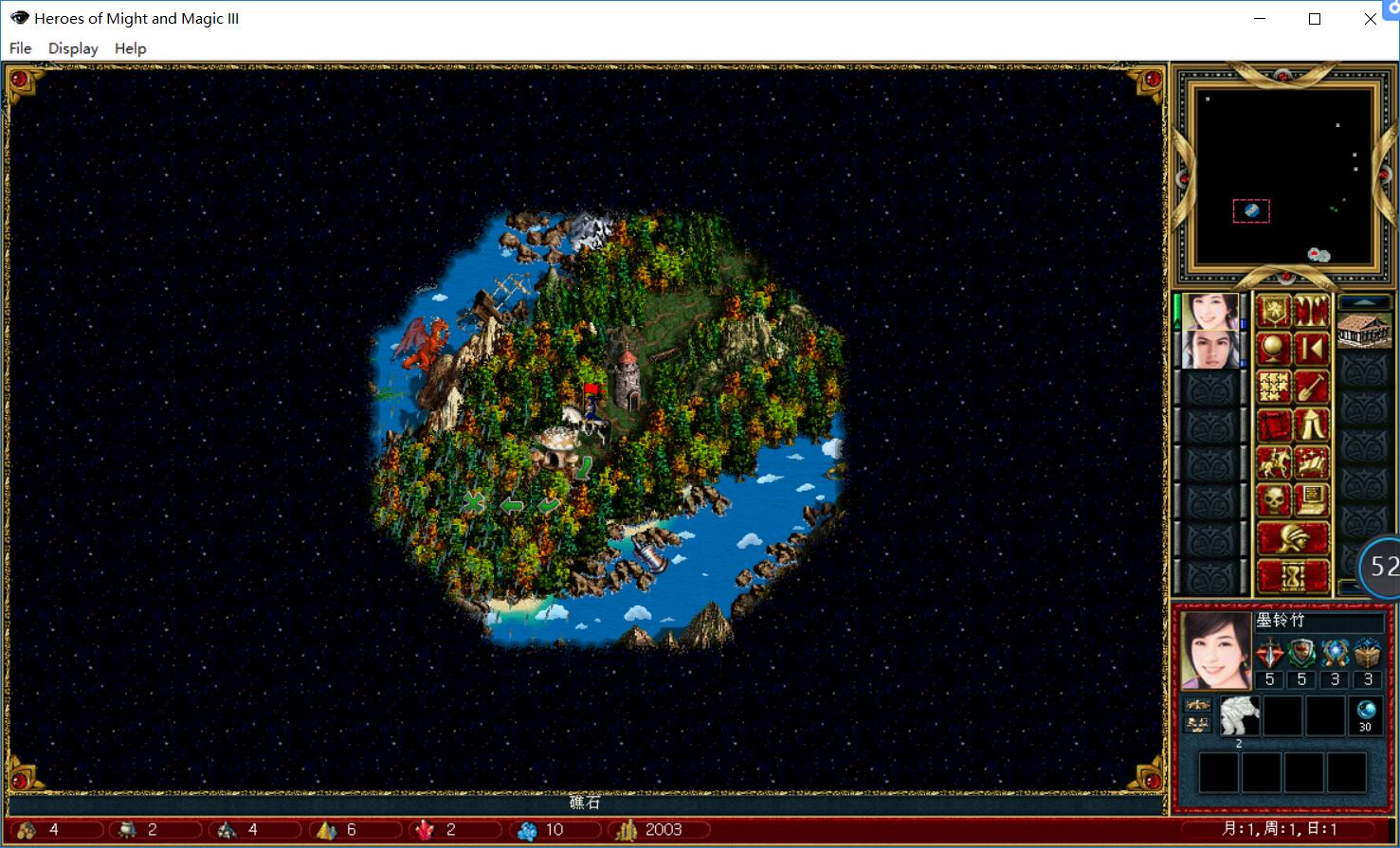The width and height of the screenshot is (1400, 848).
Task: Open the Display menu
Action: coord(73,48)
